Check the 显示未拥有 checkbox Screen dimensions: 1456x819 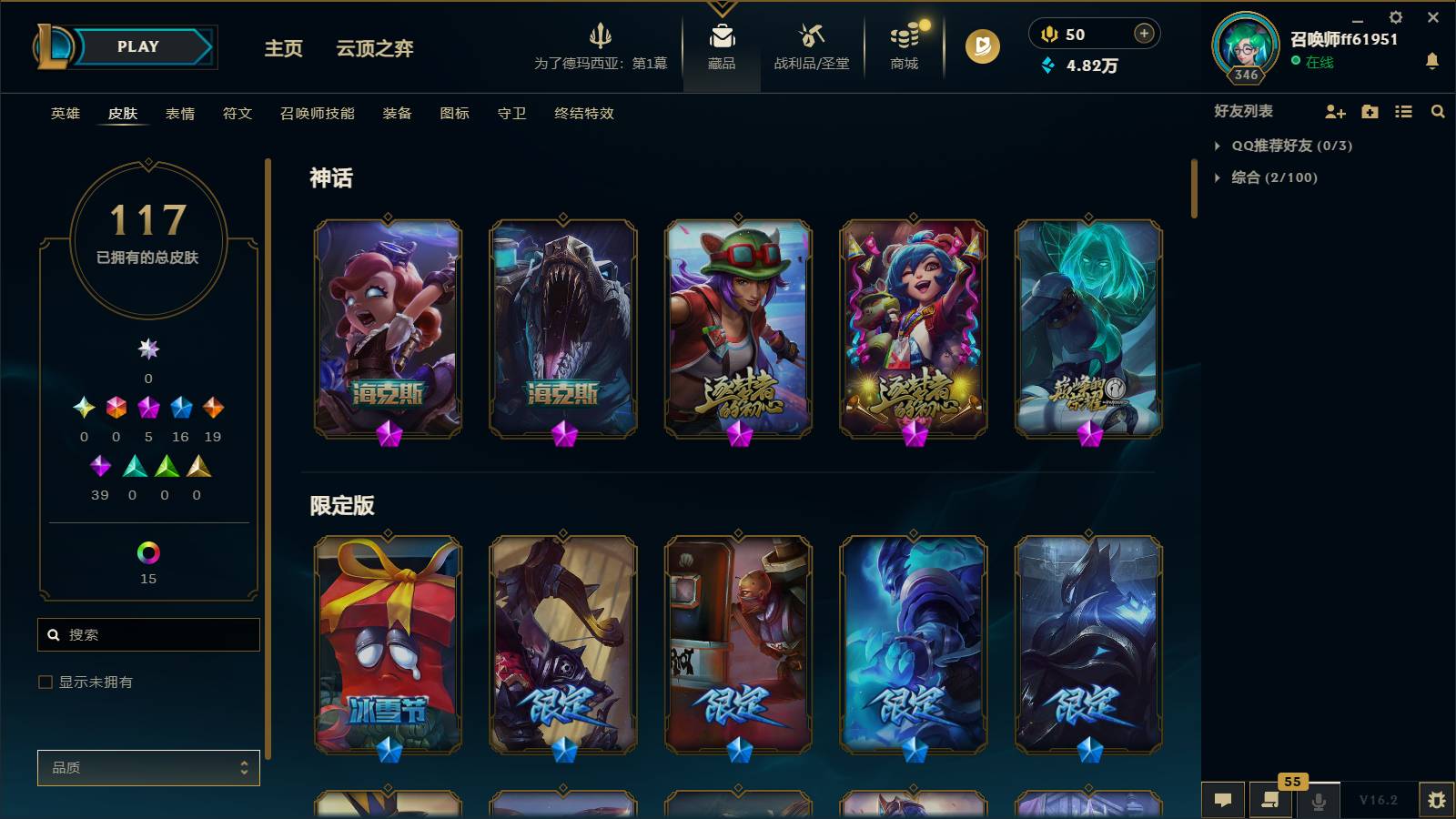point(44,681)
